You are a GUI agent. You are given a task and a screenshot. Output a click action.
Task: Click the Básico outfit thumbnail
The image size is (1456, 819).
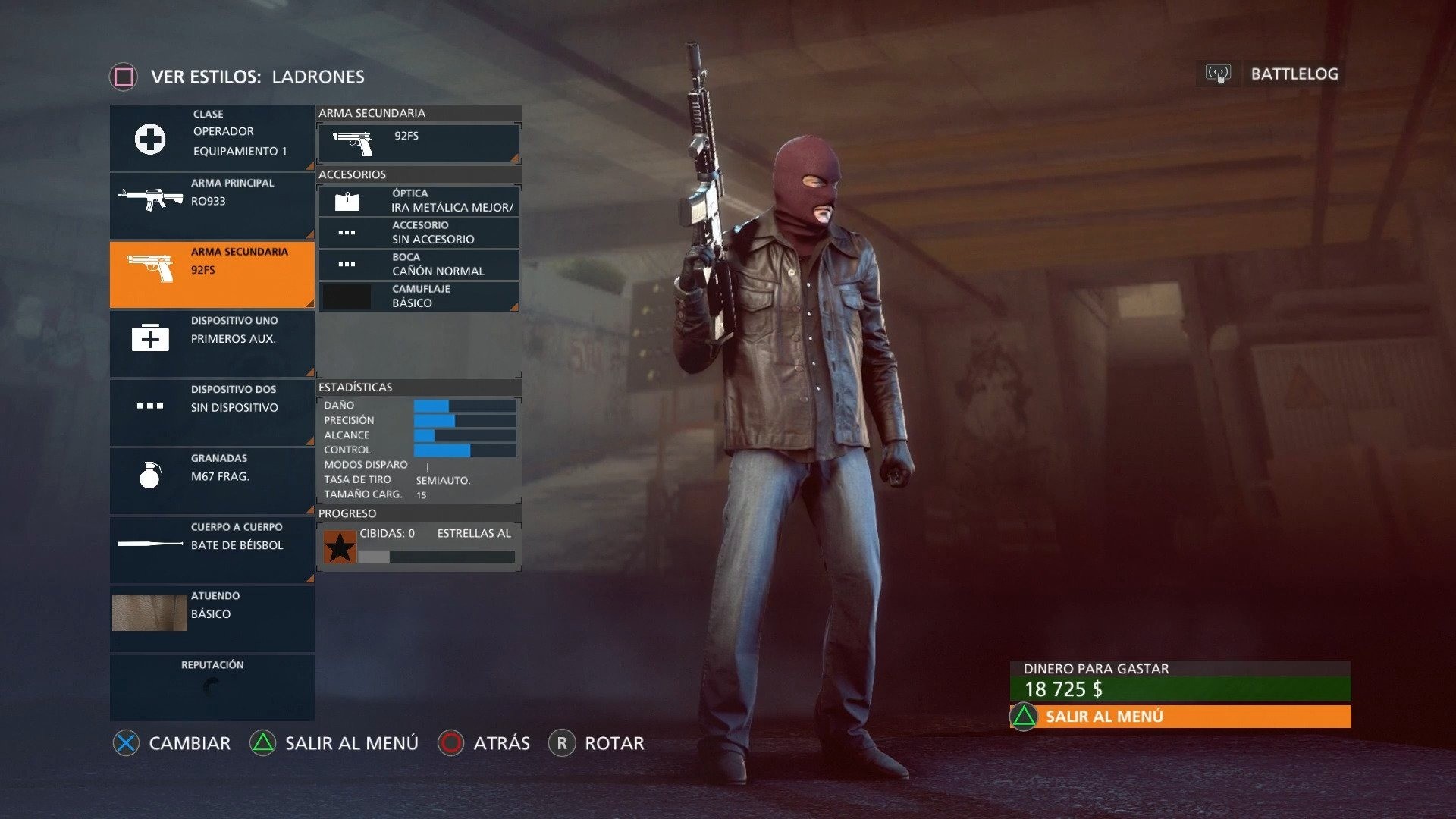(149, 612)
